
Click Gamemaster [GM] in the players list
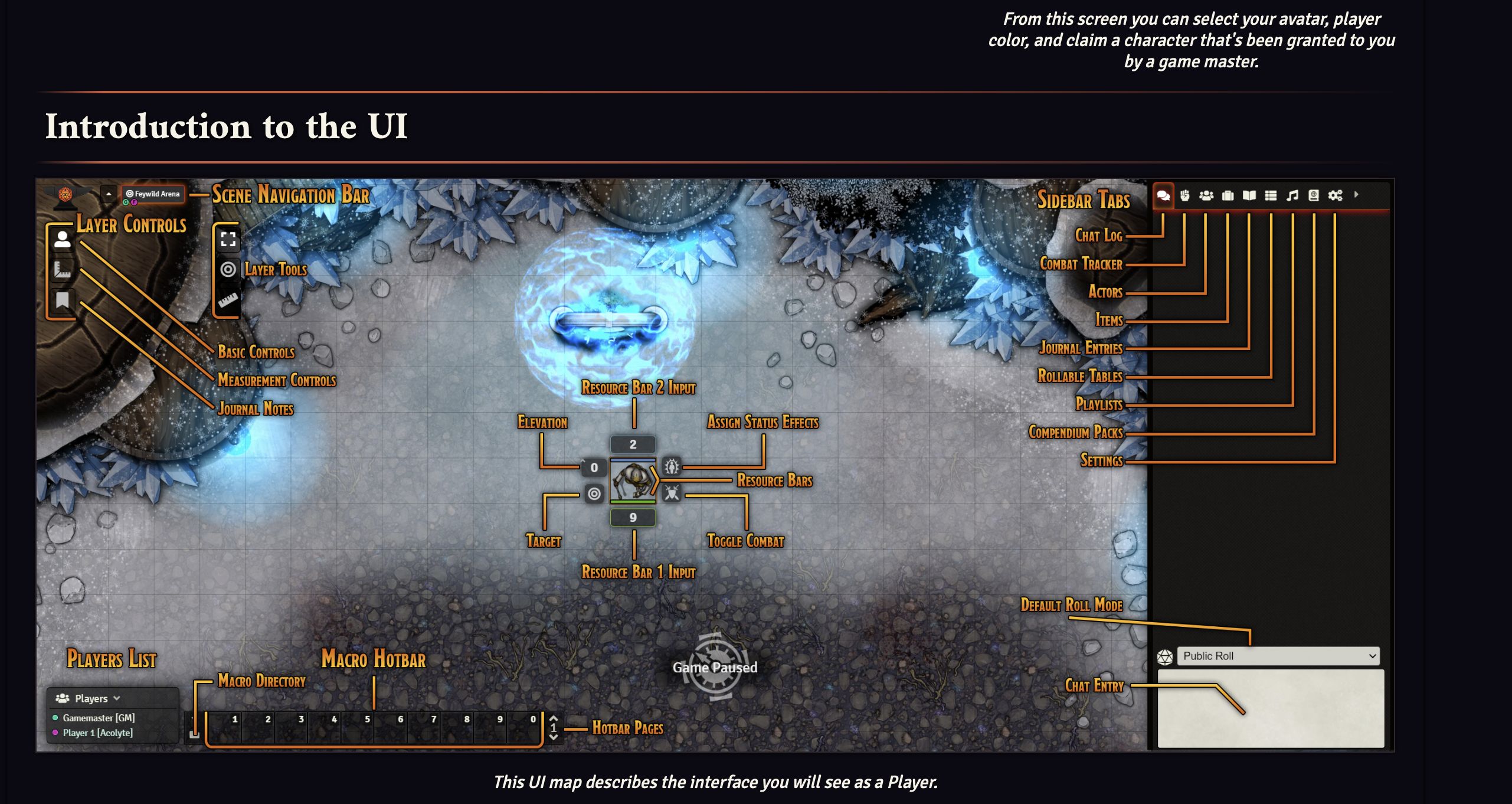(x=99, y=718)
